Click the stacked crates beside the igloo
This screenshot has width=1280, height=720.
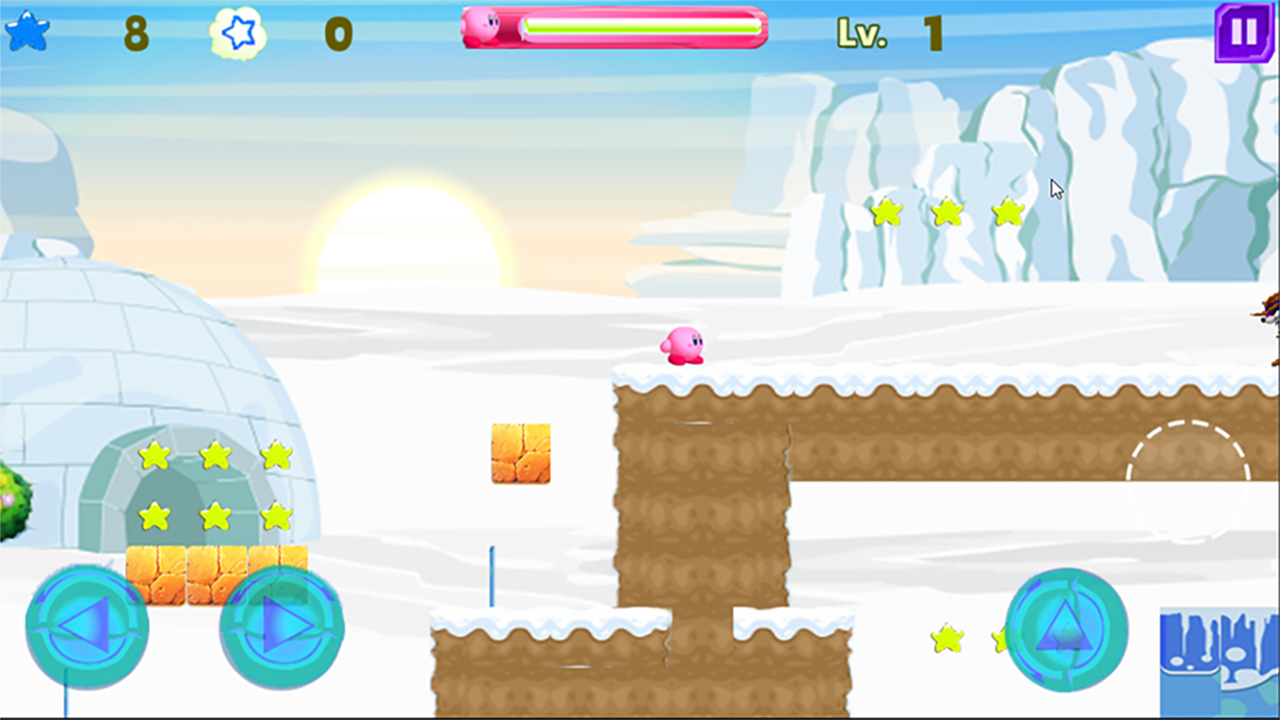(213, 573)
